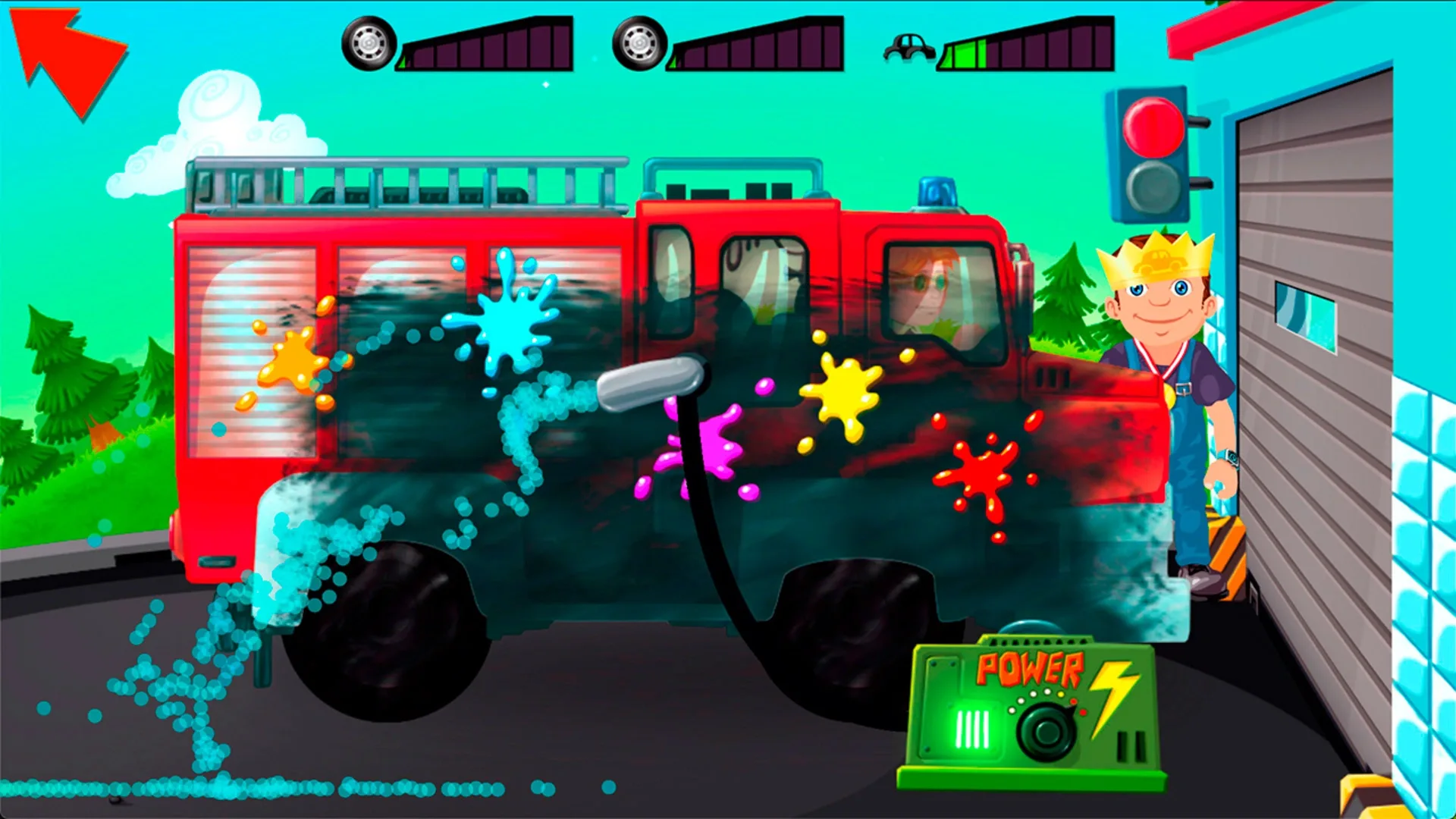Tap the crown on the mechanic's head
This screenshot has width=1456, height=819.
click(1156, 256)
